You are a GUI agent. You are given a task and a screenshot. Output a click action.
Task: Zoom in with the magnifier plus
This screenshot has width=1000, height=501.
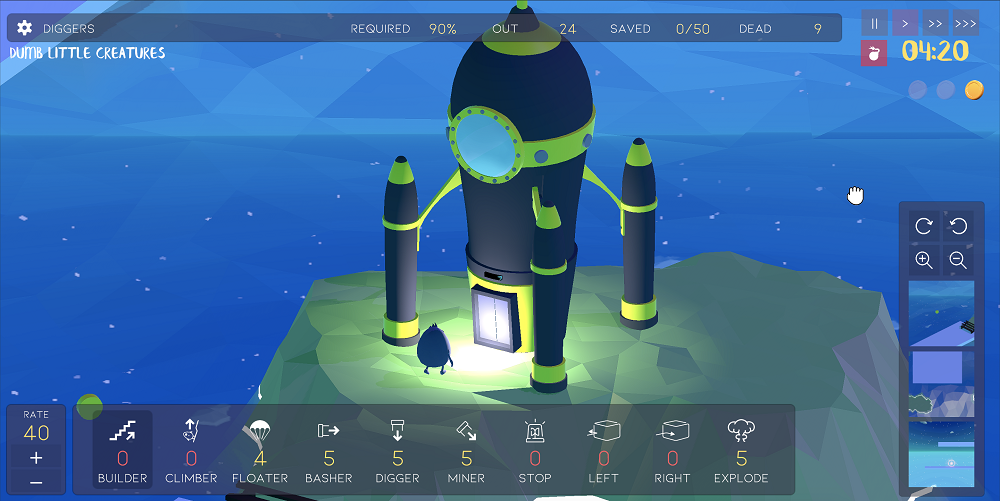coord(924,260)
